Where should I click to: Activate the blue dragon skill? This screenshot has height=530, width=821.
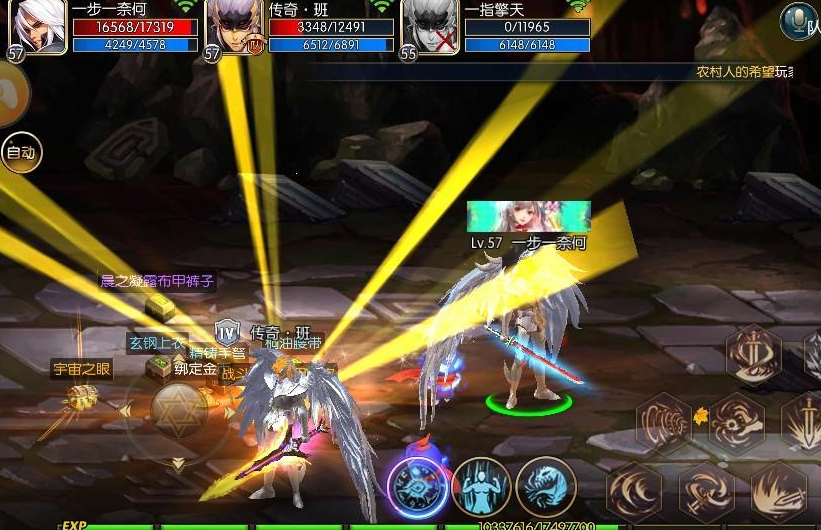click(545, 486)
